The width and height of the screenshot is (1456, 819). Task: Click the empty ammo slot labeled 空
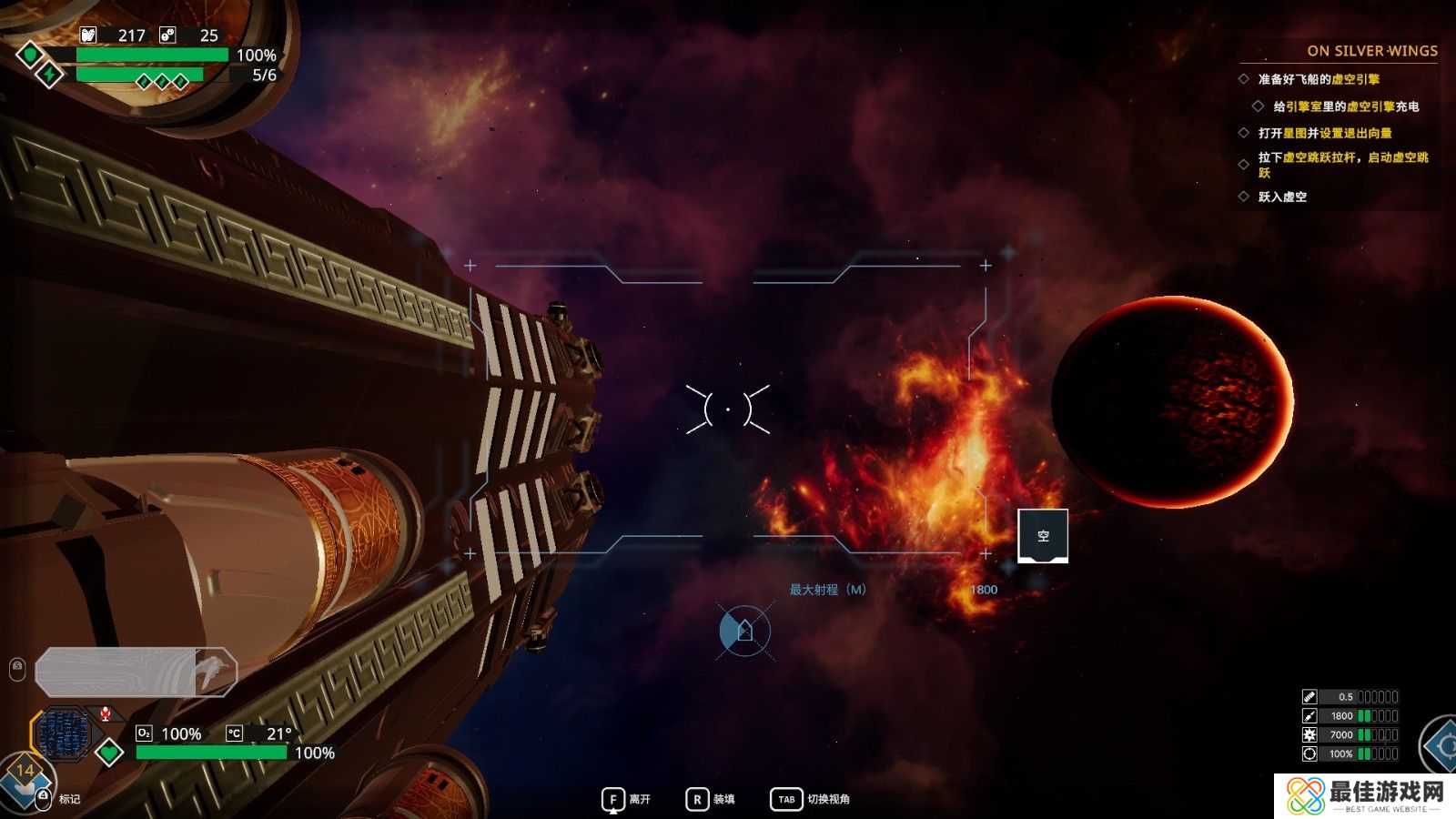tap(1042, 536)
